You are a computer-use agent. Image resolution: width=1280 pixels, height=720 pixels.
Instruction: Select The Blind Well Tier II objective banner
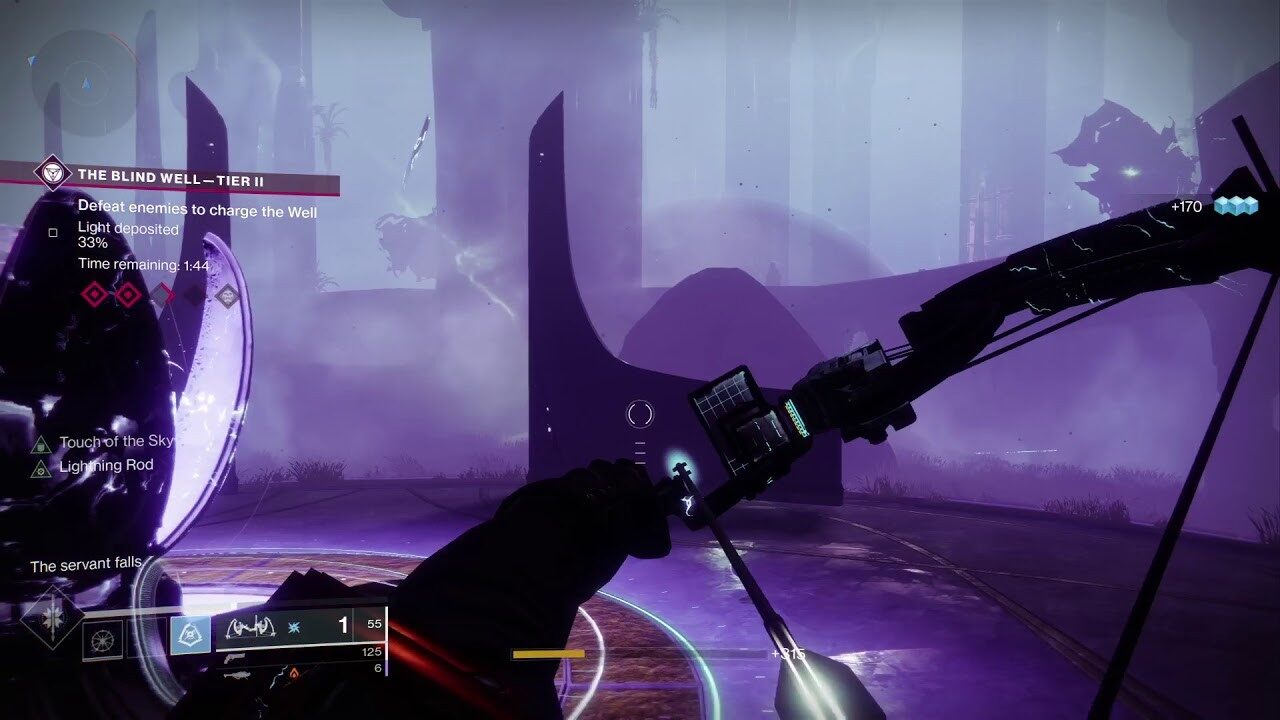170,176
